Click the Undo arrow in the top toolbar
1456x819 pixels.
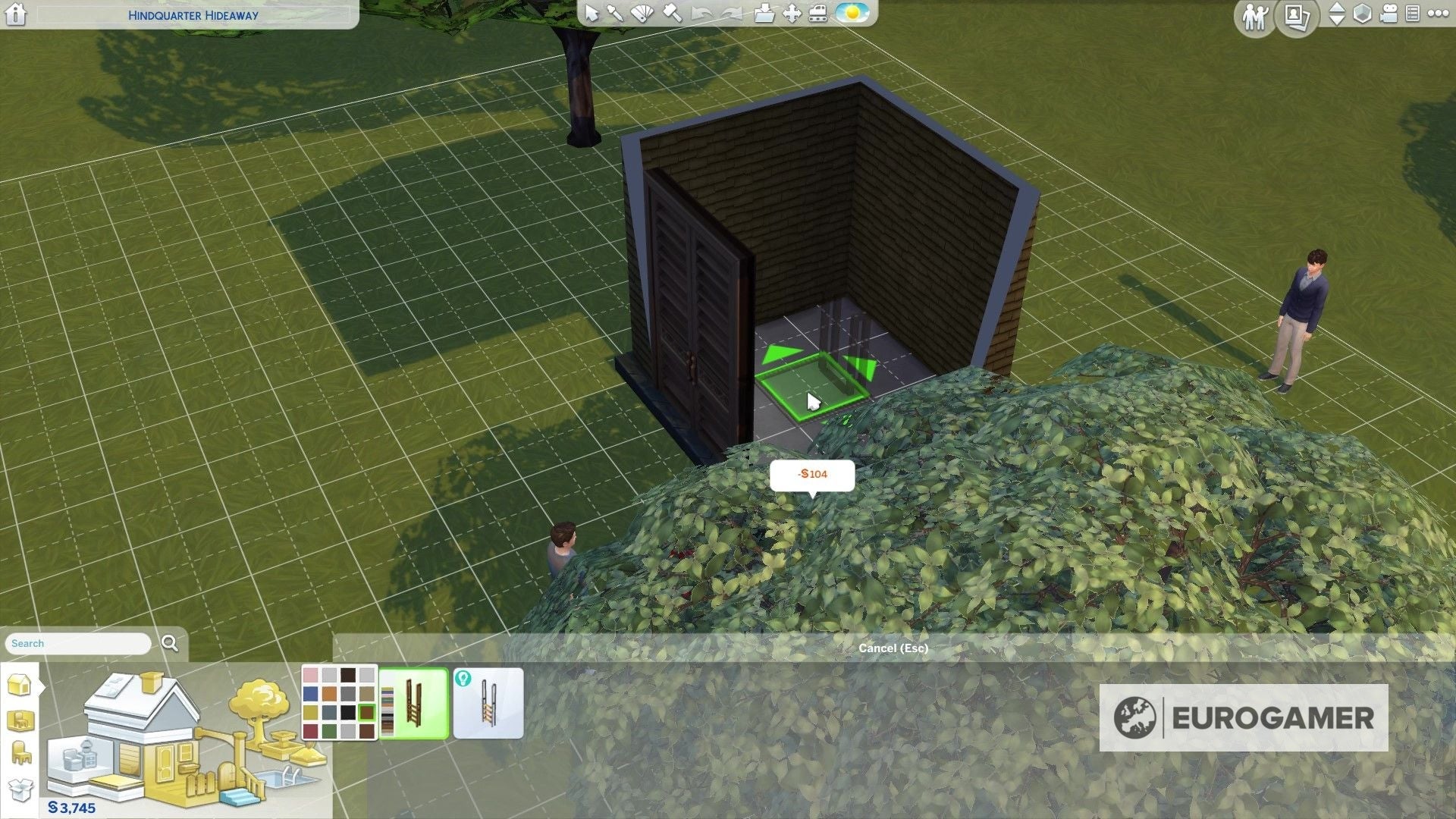(702, 14)
